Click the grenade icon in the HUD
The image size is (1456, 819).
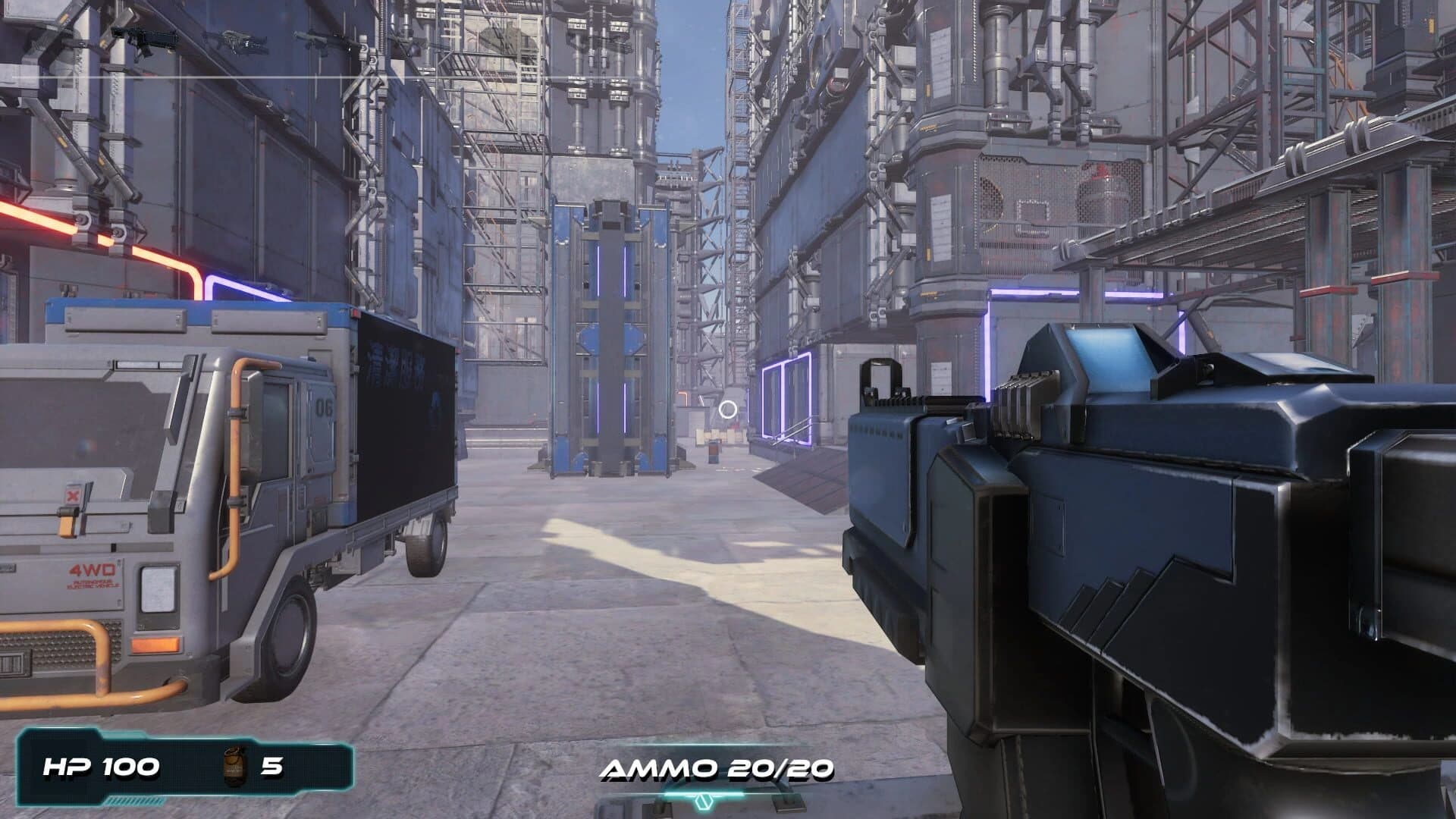[x=235, y=767]
